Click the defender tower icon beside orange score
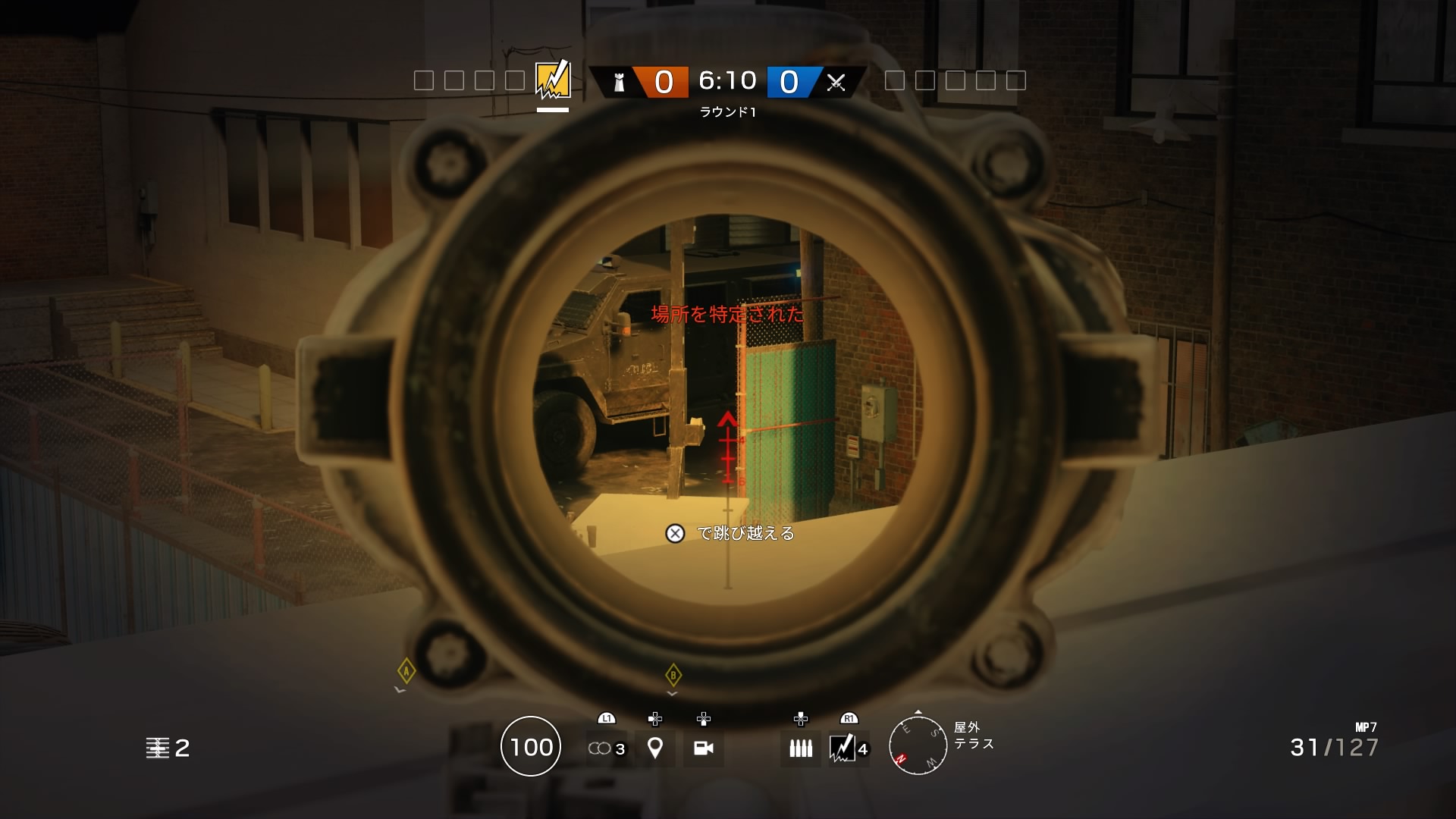The width and height of the screenshot is (1456, 819). (620, 81)
